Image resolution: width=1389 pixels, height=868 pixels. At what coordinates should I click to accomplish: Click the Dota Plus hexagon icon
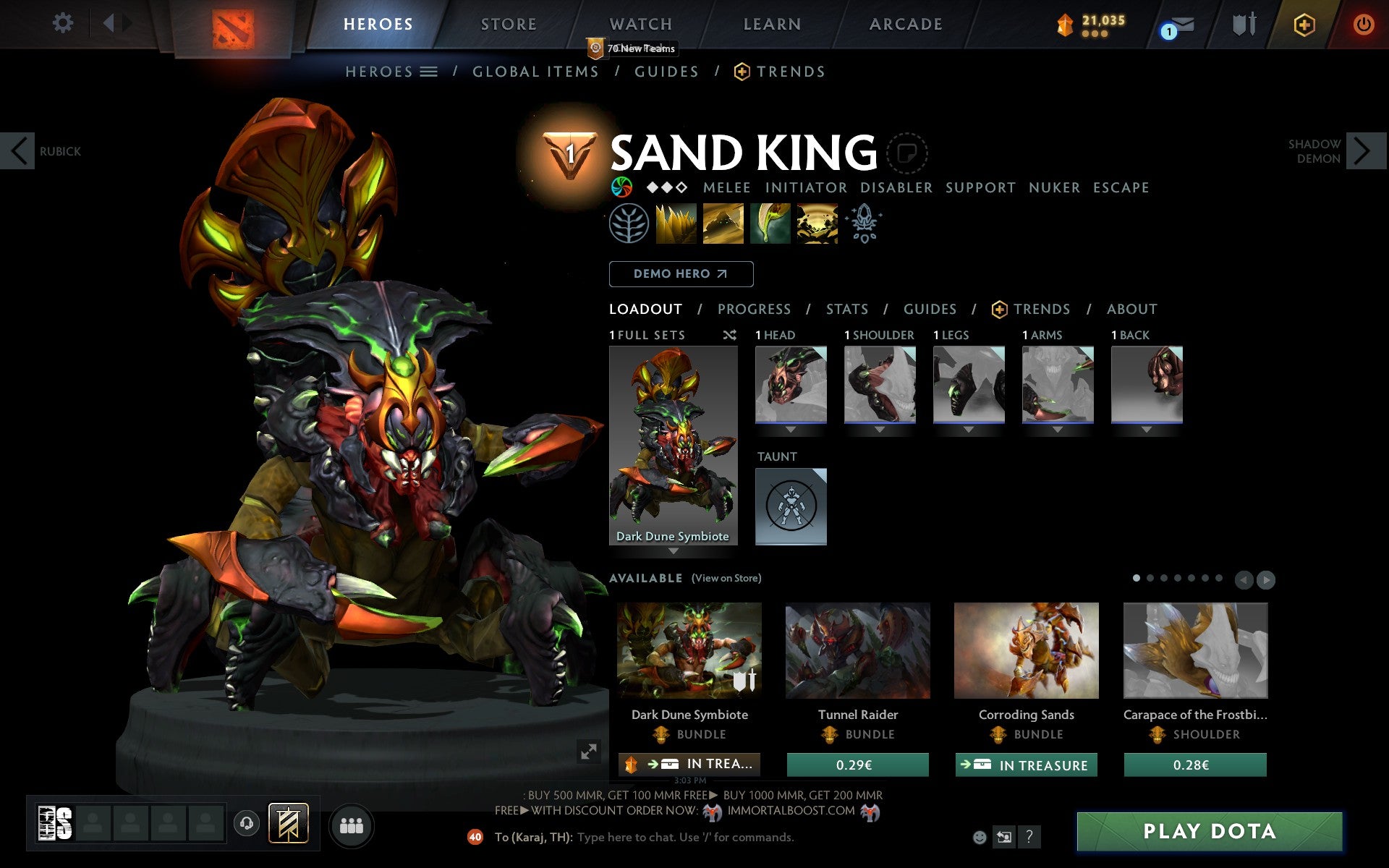(x=1303, y=23)
